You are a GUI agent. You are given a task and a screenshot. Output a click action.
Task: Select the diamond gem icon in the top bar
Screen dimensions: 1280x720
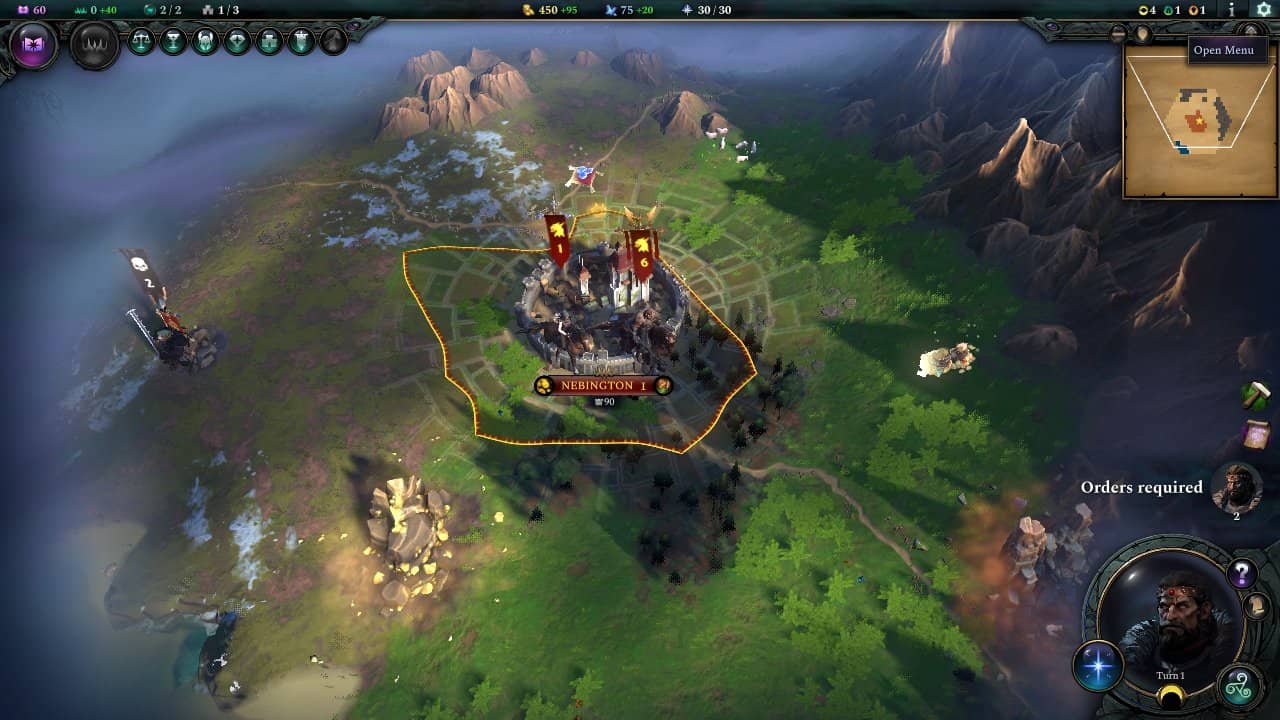click(x=238, y=41)
